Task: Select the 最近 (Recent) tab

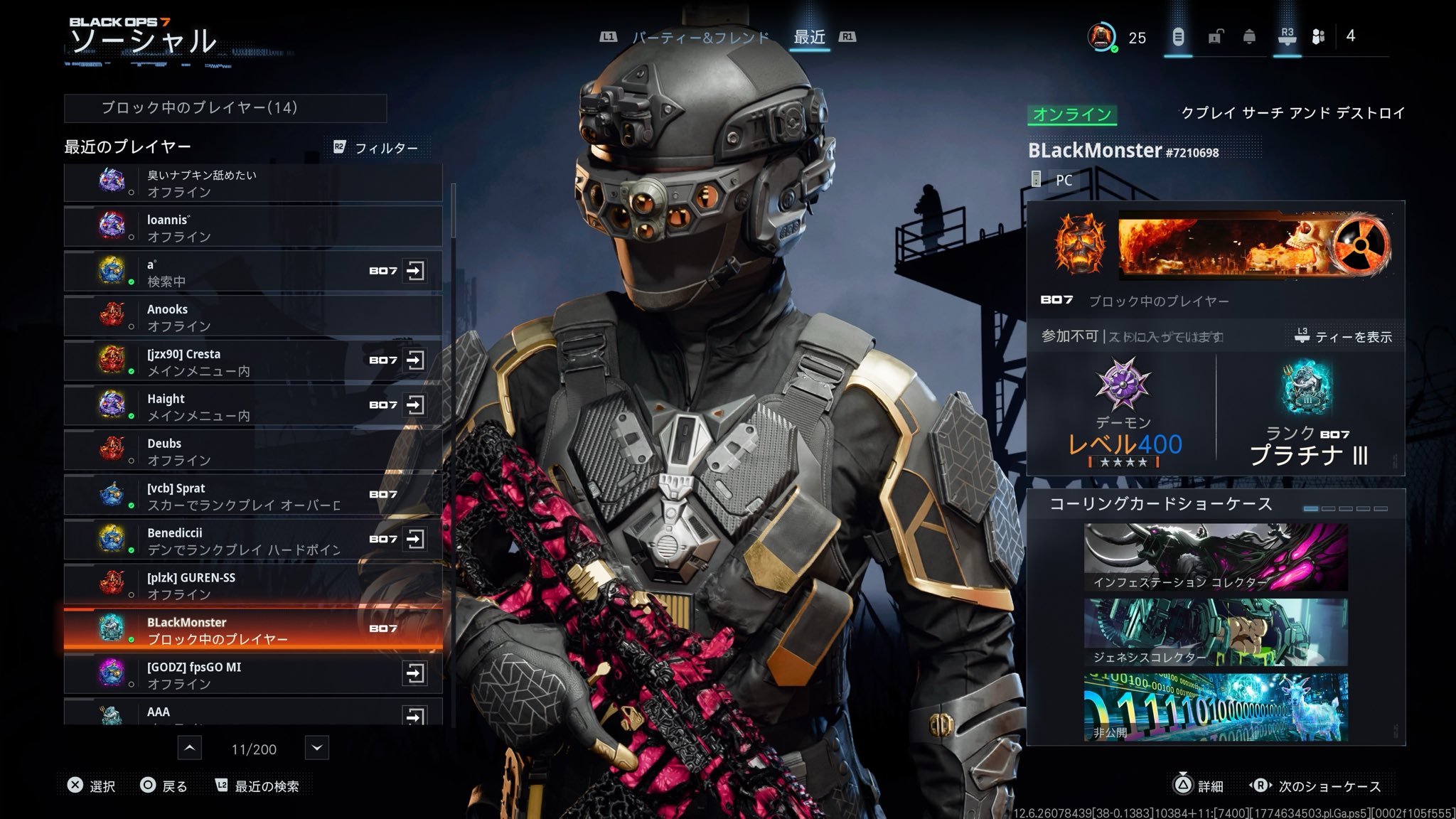Action: (810, 37)
